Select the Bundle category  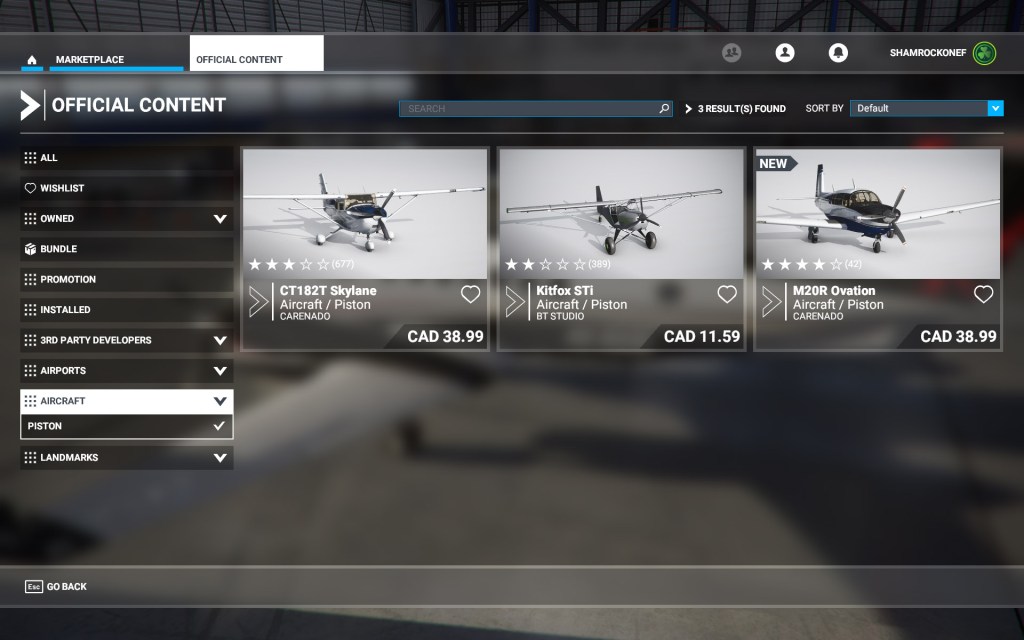coord(126,249)
